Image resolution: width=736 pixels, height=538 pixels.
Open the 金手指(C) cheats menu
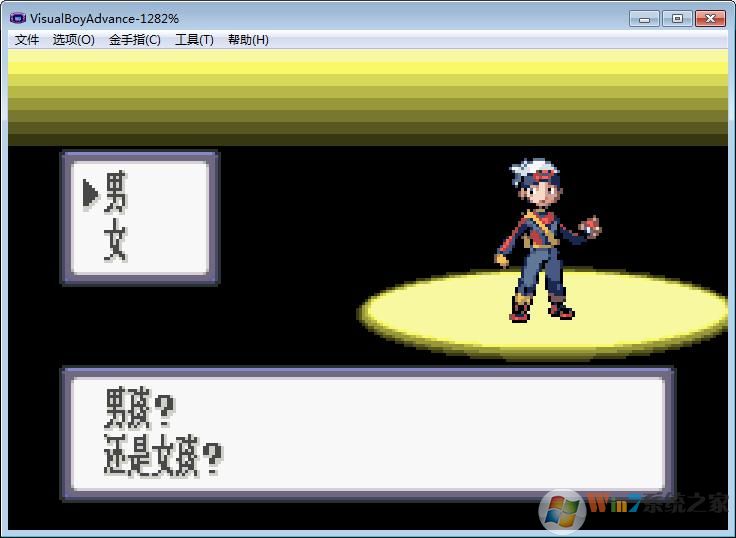[135, 40]
